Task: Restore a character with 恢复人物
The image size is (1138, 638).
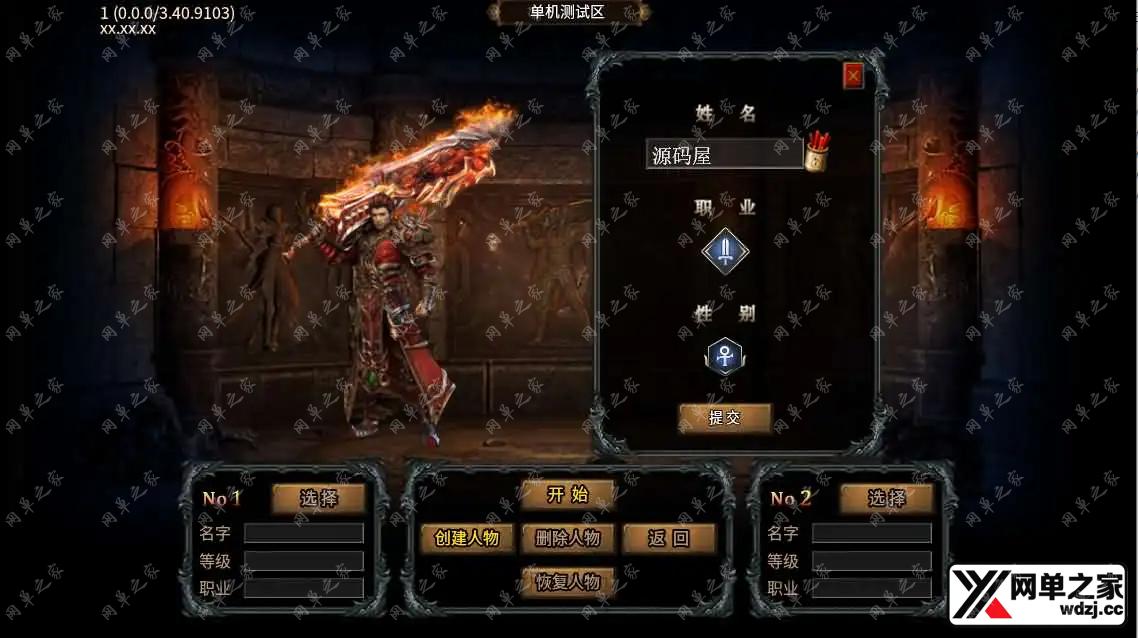Action: coord(567,581)
